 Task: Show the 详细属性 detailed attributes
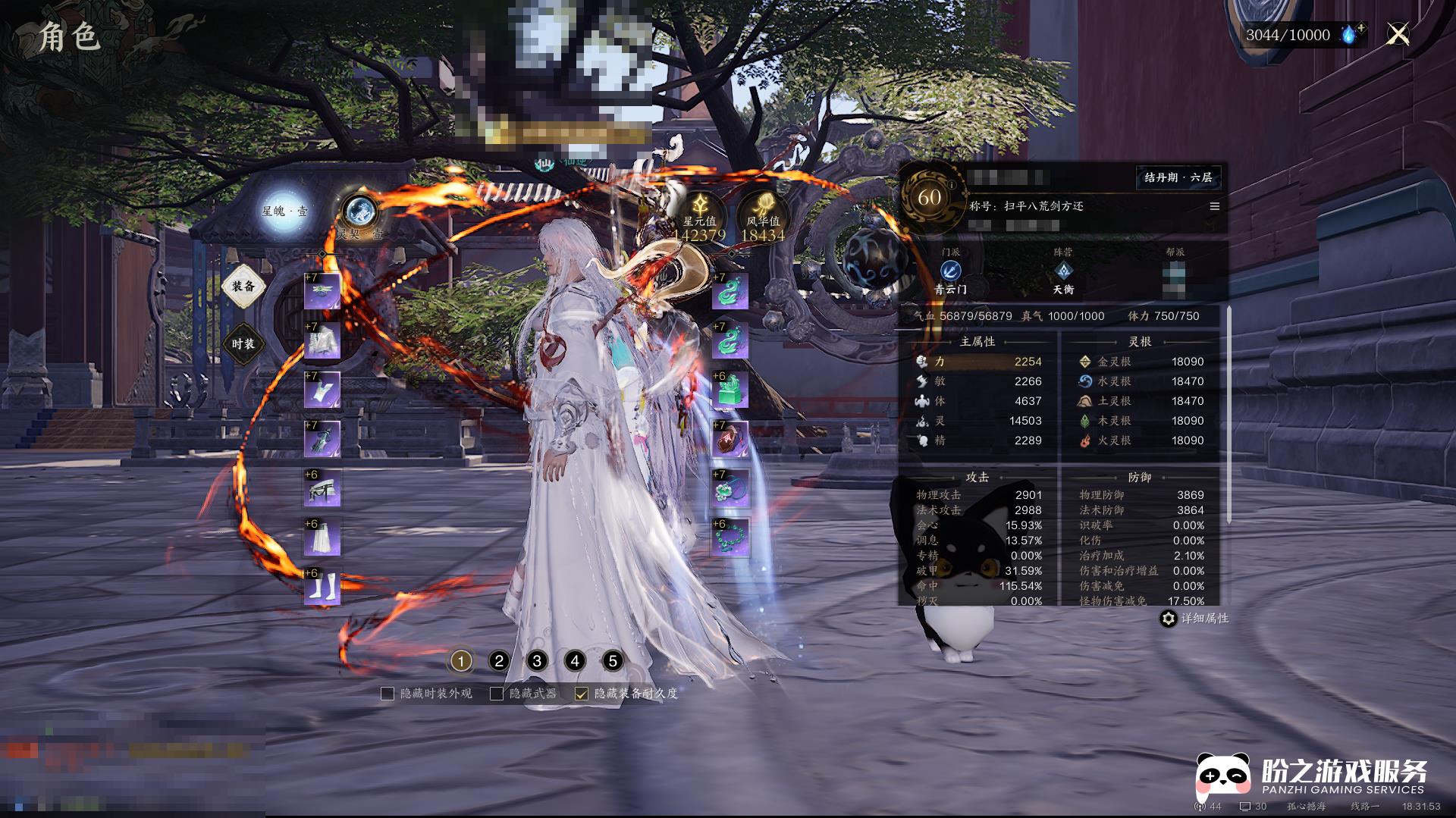[1194, 619]
